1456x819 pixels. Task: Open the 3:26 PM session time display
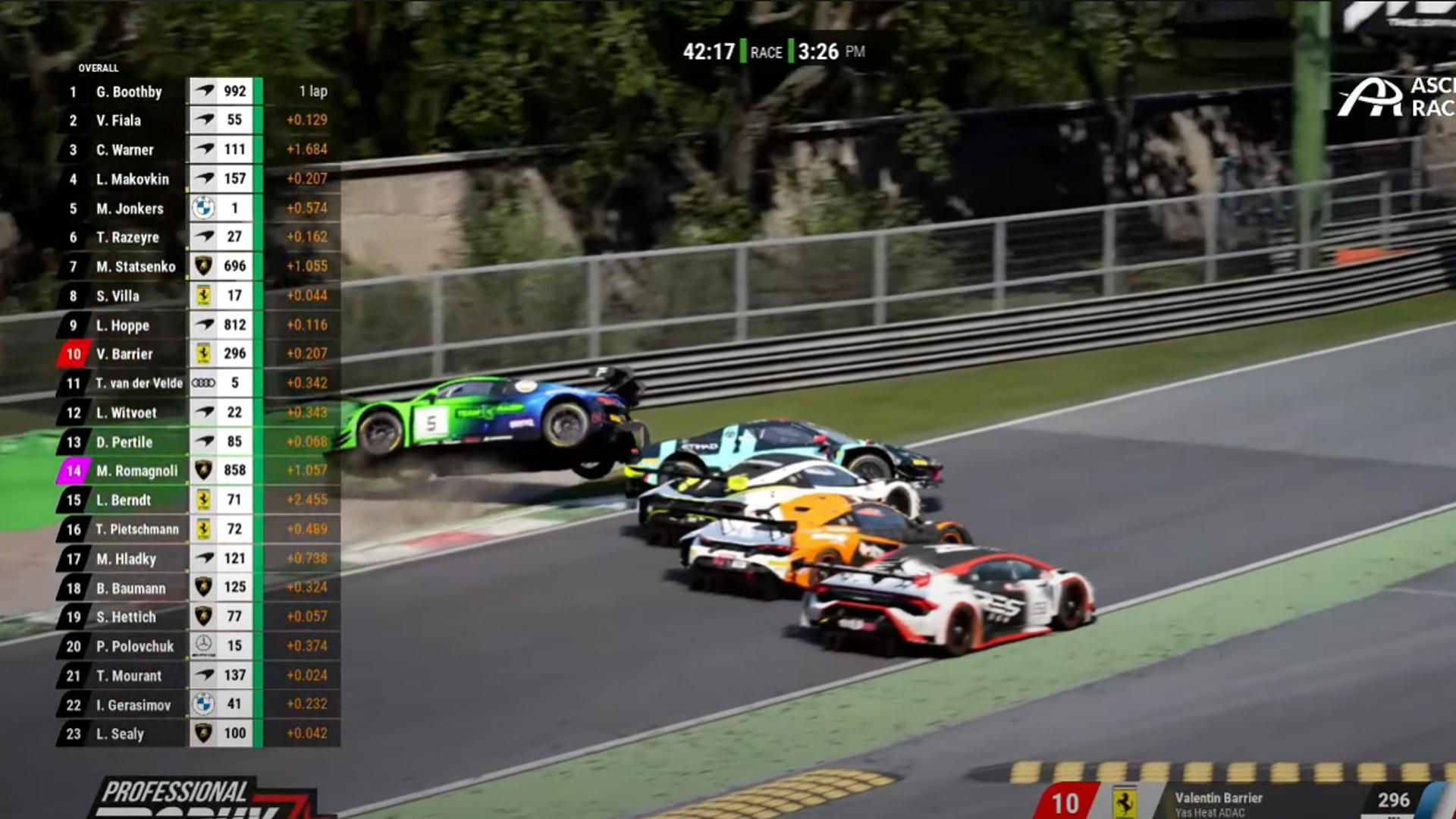tap(824, 53)
